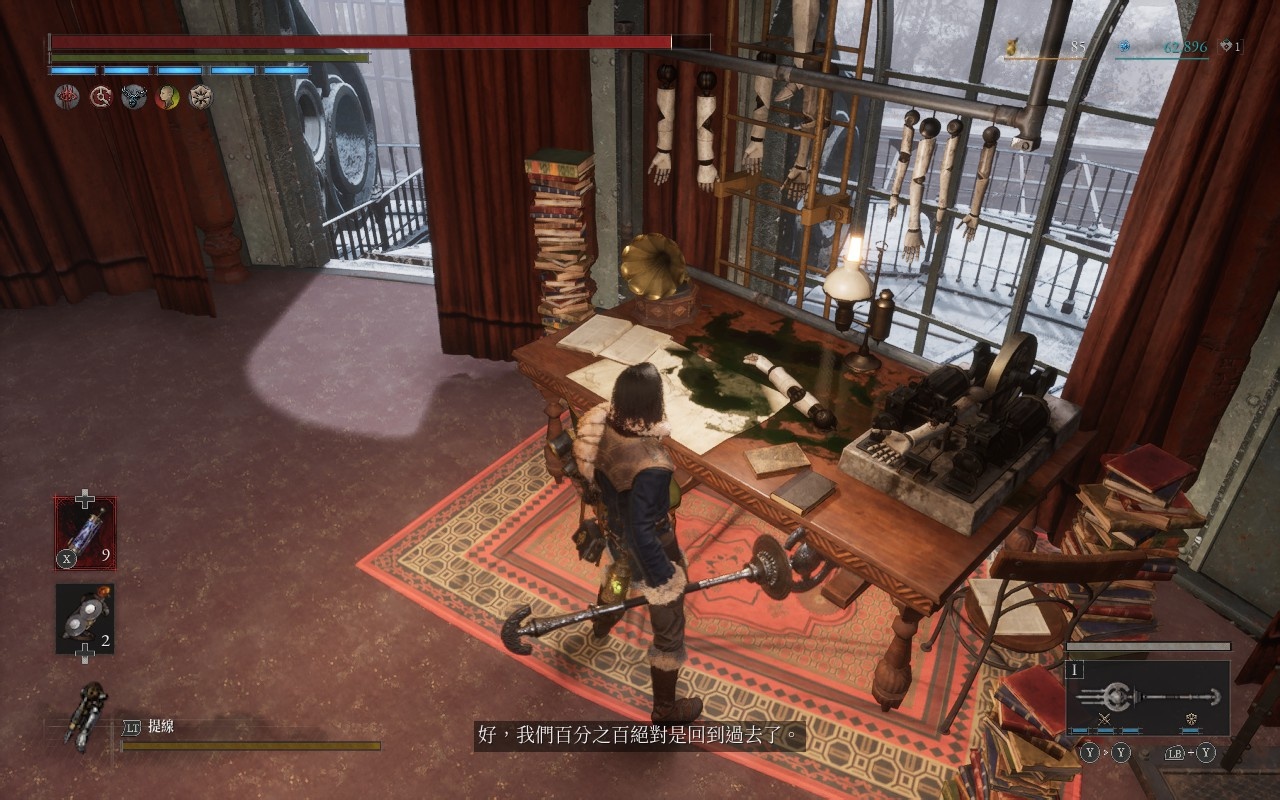Viewport: 1280px width, 800px height.
Task: Select the Pulse Cell belt slot
Action: pyautogui.click(x=85, y=533)
